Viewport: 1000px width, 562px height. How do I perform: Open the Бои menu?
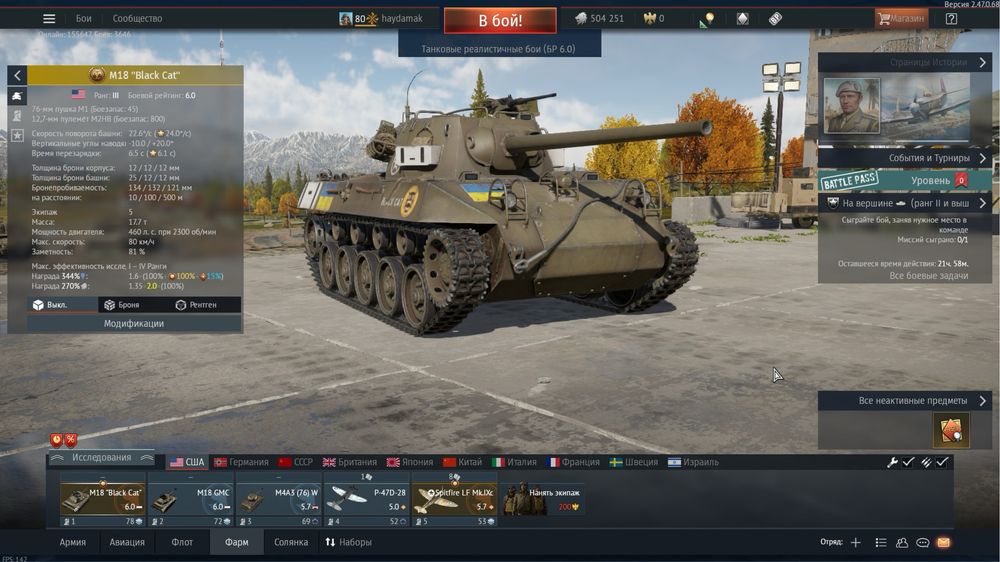84,19
